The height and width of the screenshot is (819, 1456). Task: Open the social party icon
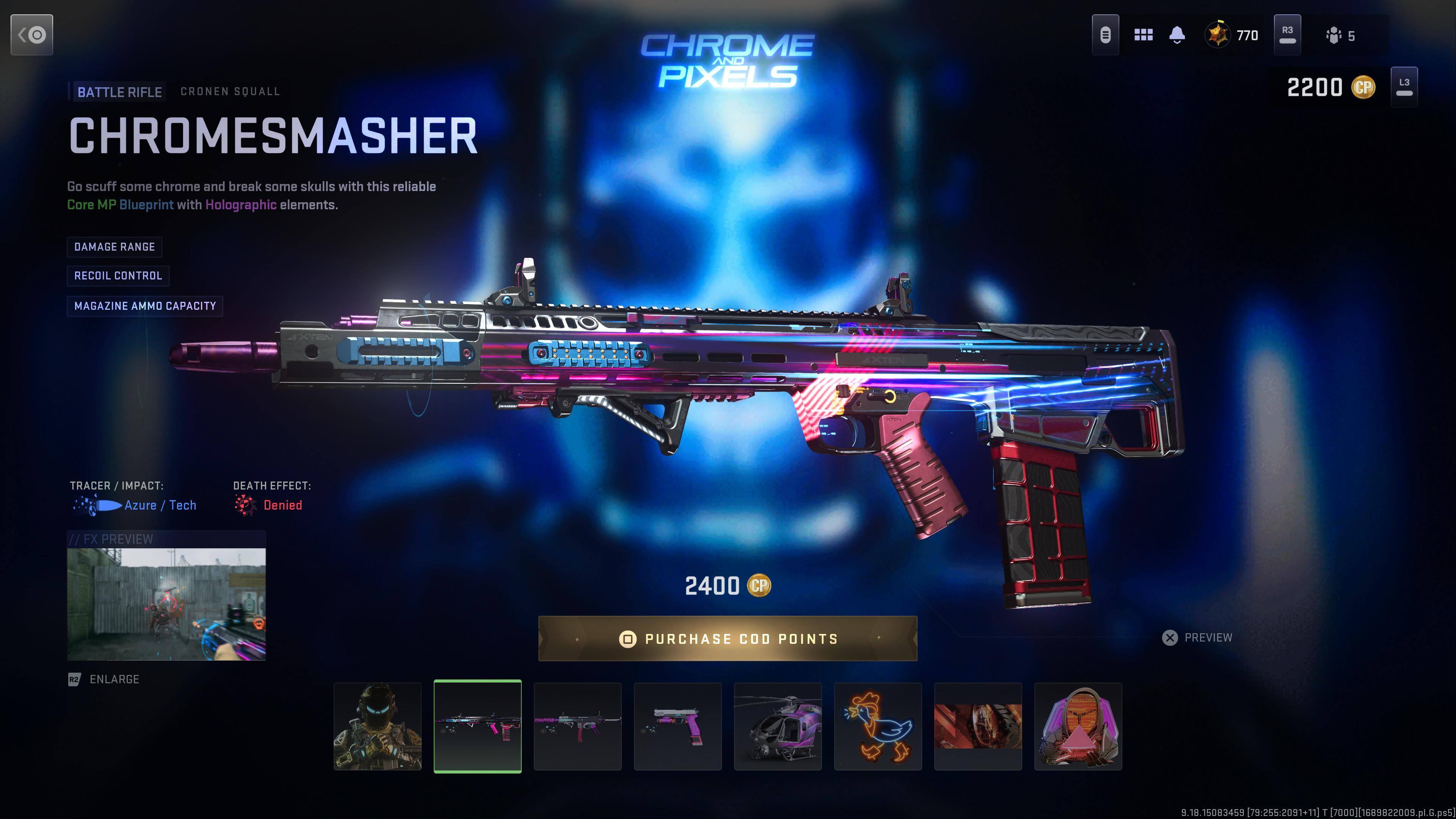(1340, 36)
